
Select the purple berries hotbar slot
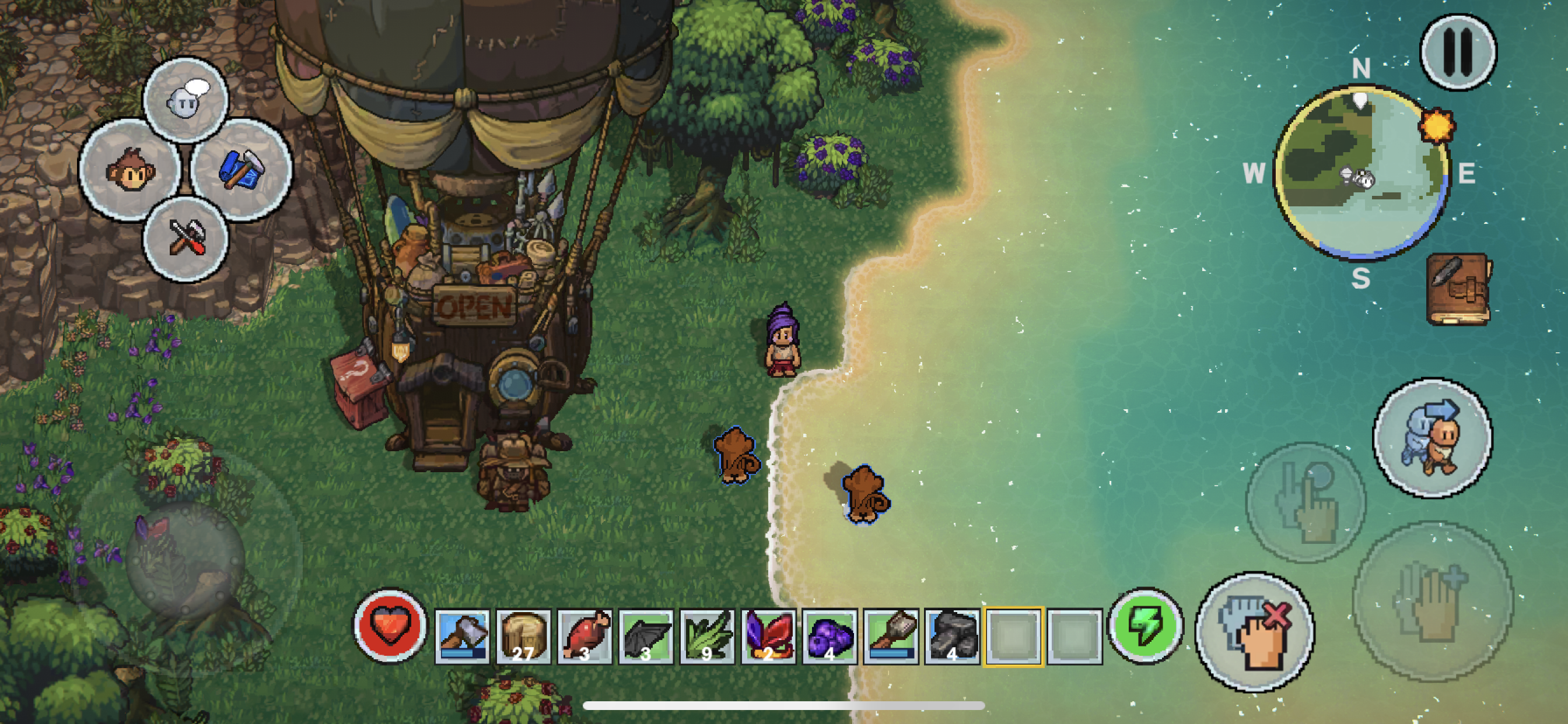click(829, 636)
